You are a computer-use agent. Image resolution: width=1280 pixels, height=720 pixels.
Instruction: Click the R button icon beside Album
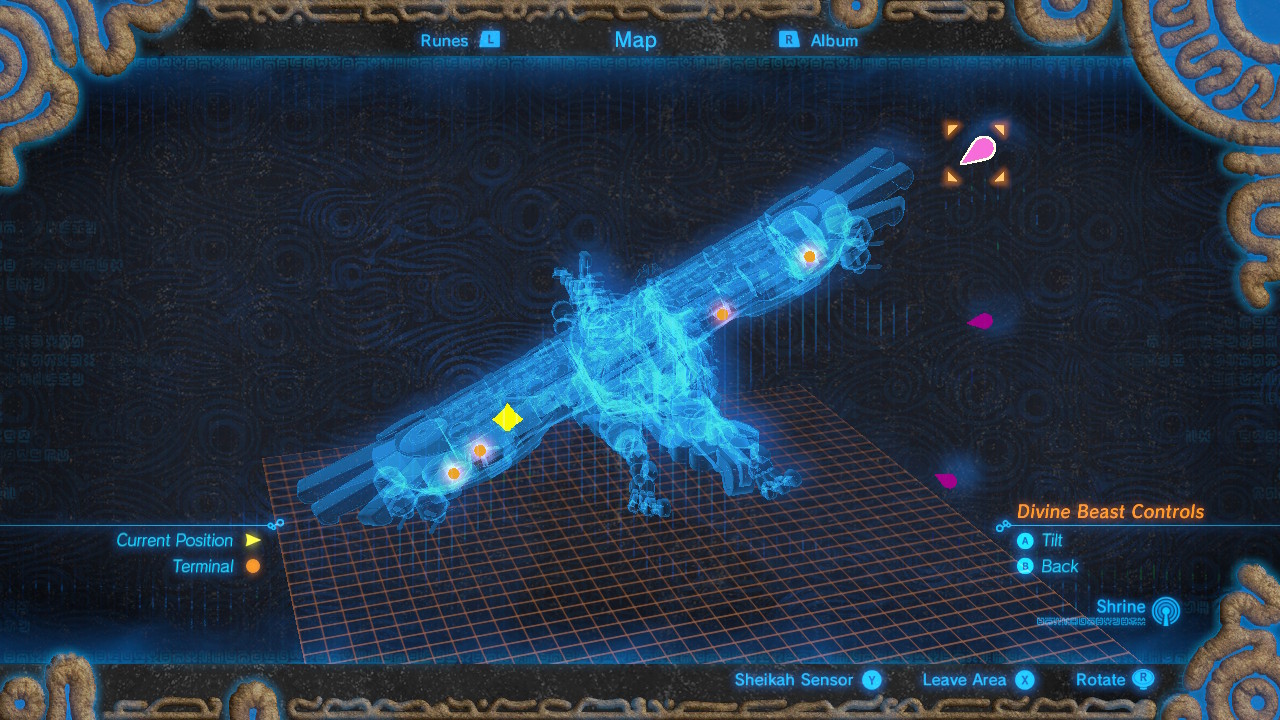[x=789, y=40]
